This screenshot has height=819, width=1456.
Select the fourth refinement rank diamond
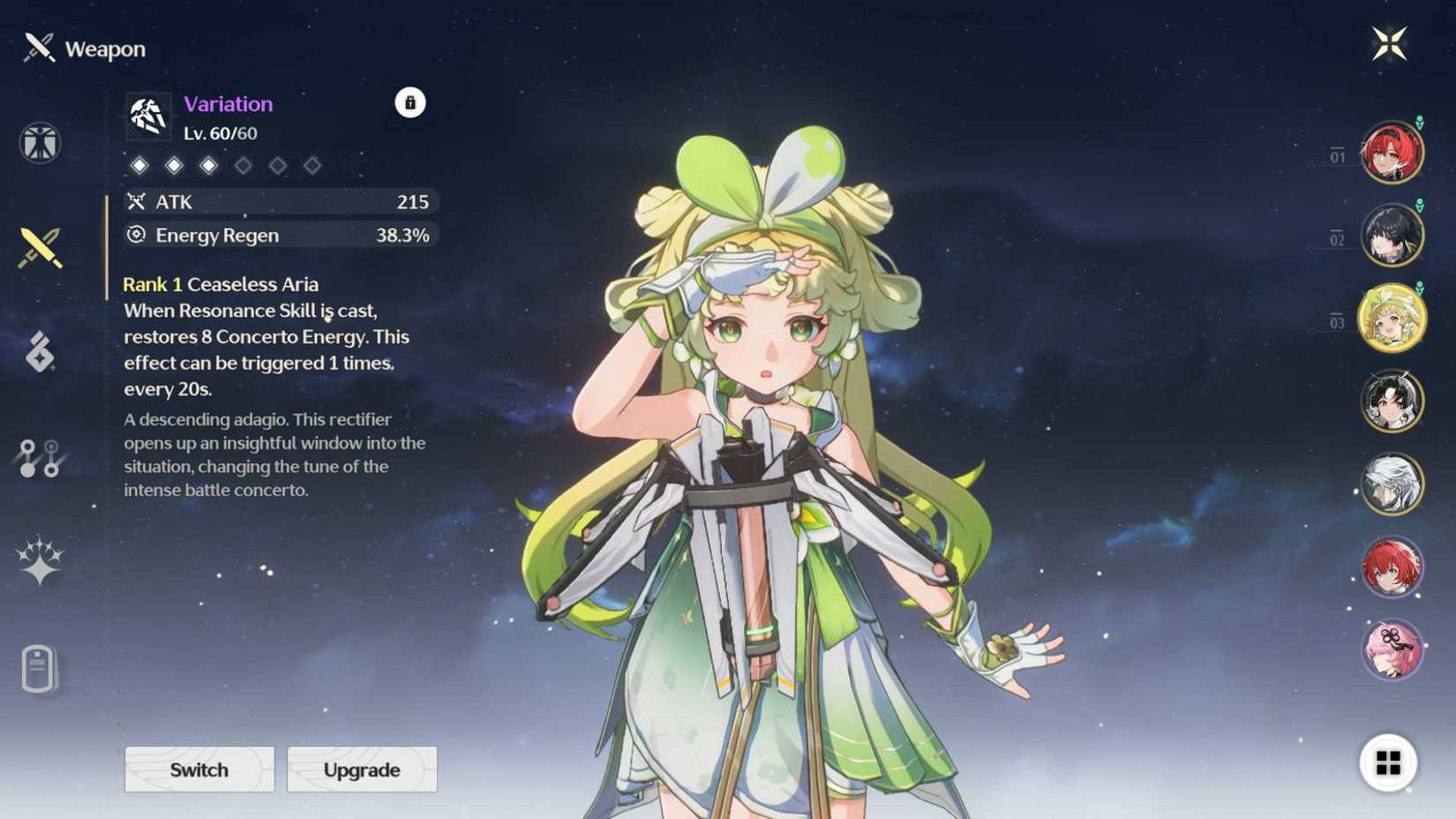pos(244,165)
